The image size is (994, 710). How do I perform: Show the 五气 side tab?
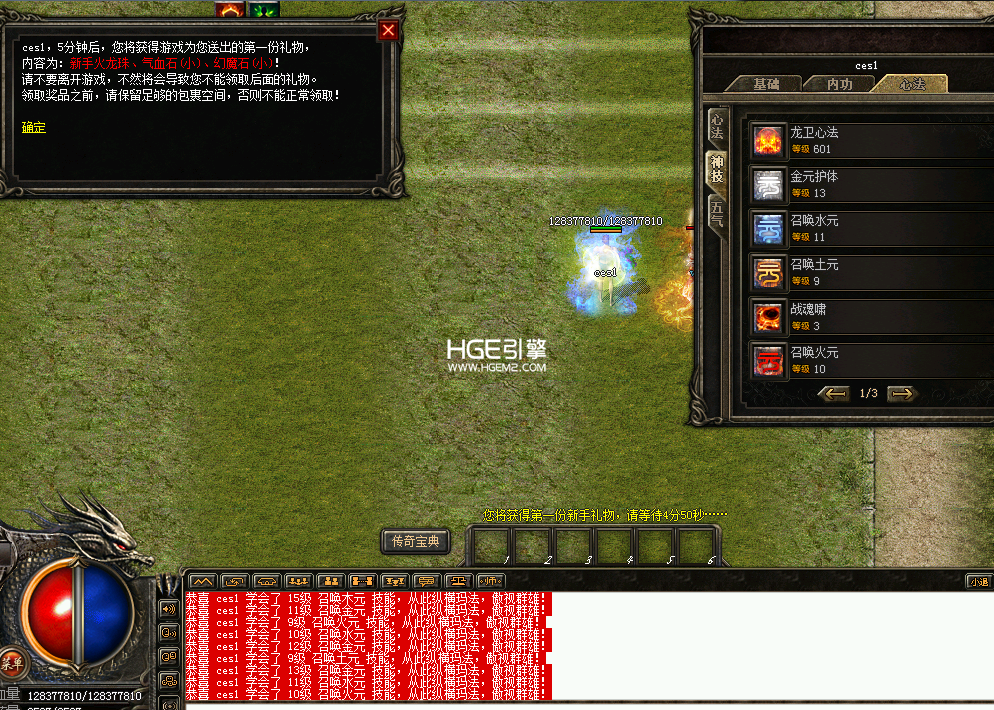click(x=717, y=212)
